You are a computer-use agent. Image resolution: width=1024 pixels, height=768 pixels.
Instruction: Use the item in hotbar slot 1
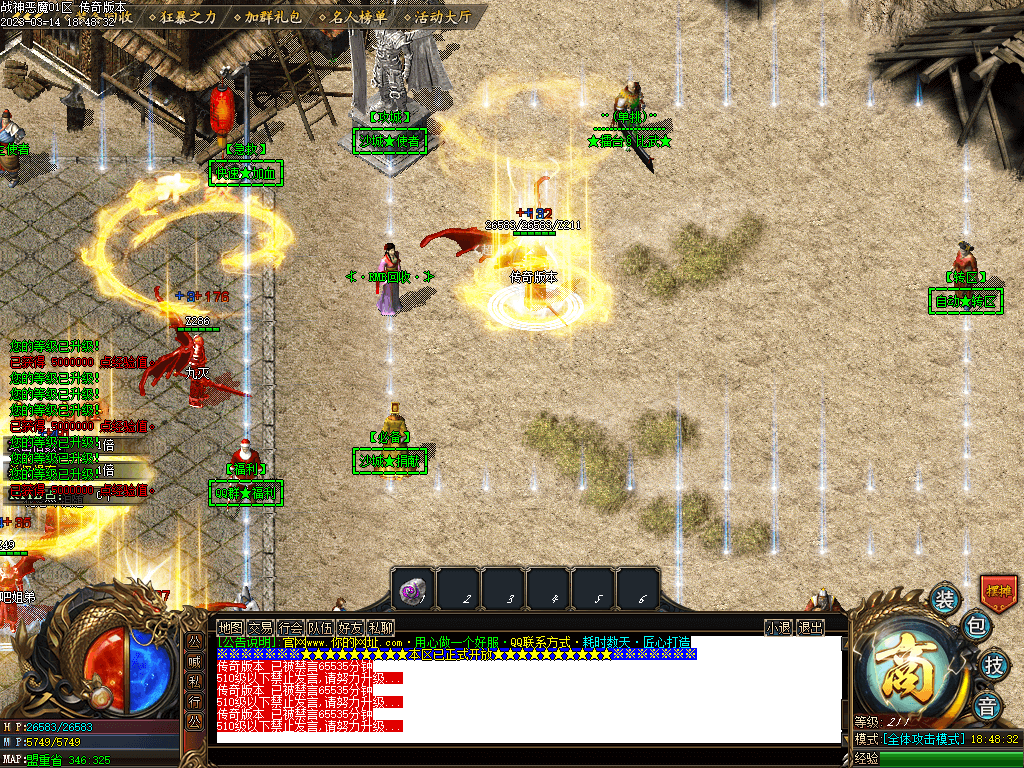tap(412, 590)
